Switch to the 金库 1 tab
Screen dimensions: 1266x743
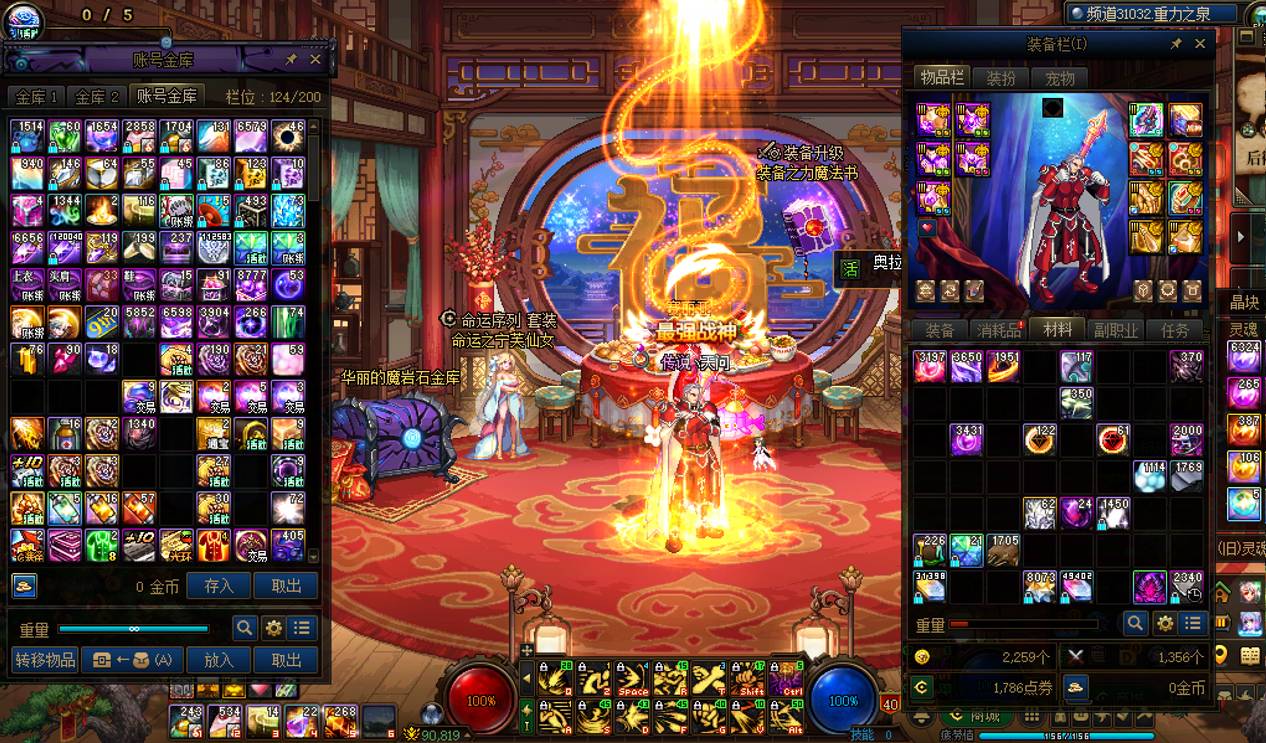38,96
